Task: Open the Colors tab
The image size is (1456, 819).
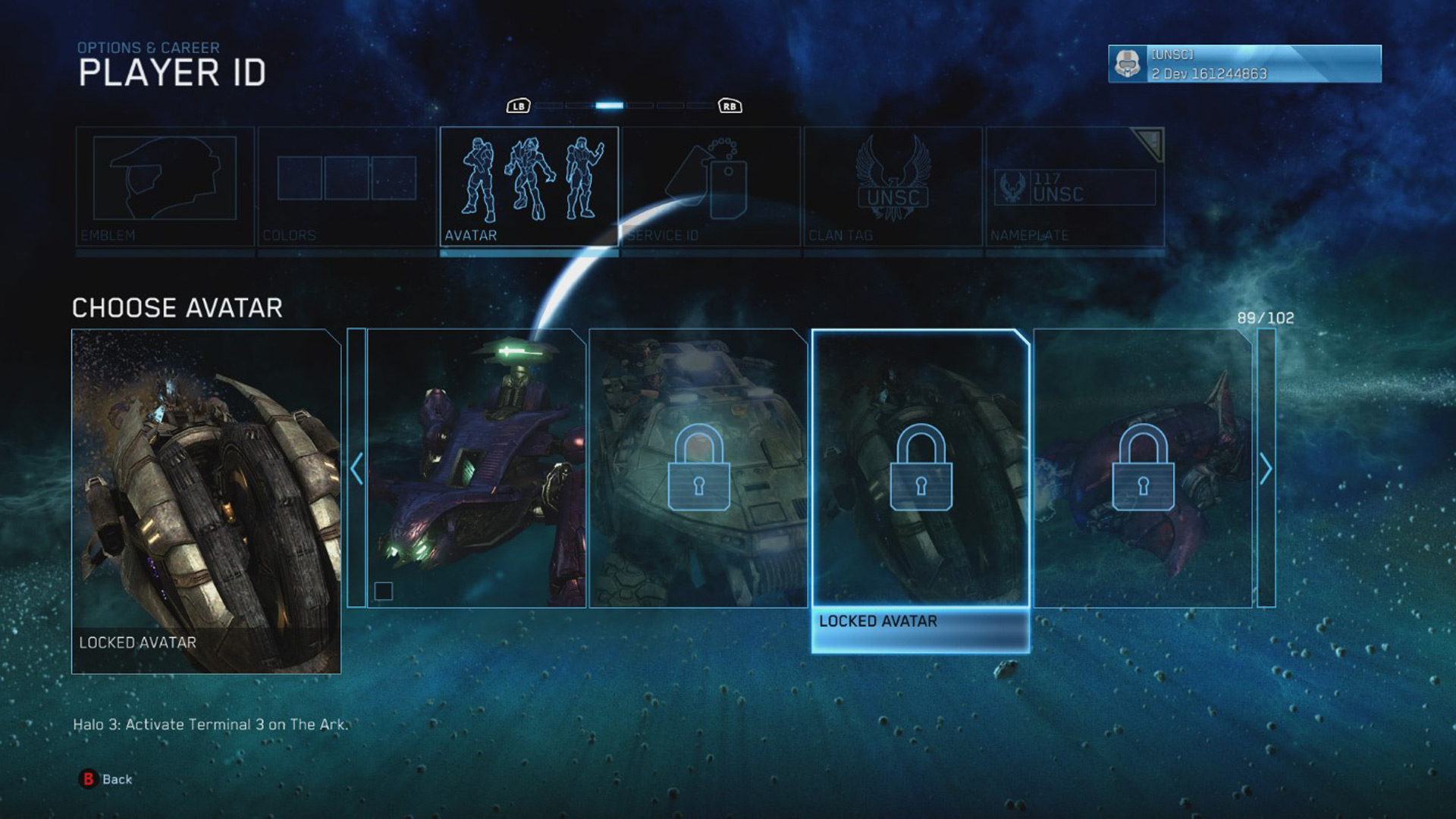Action: (x=347, y=187)
